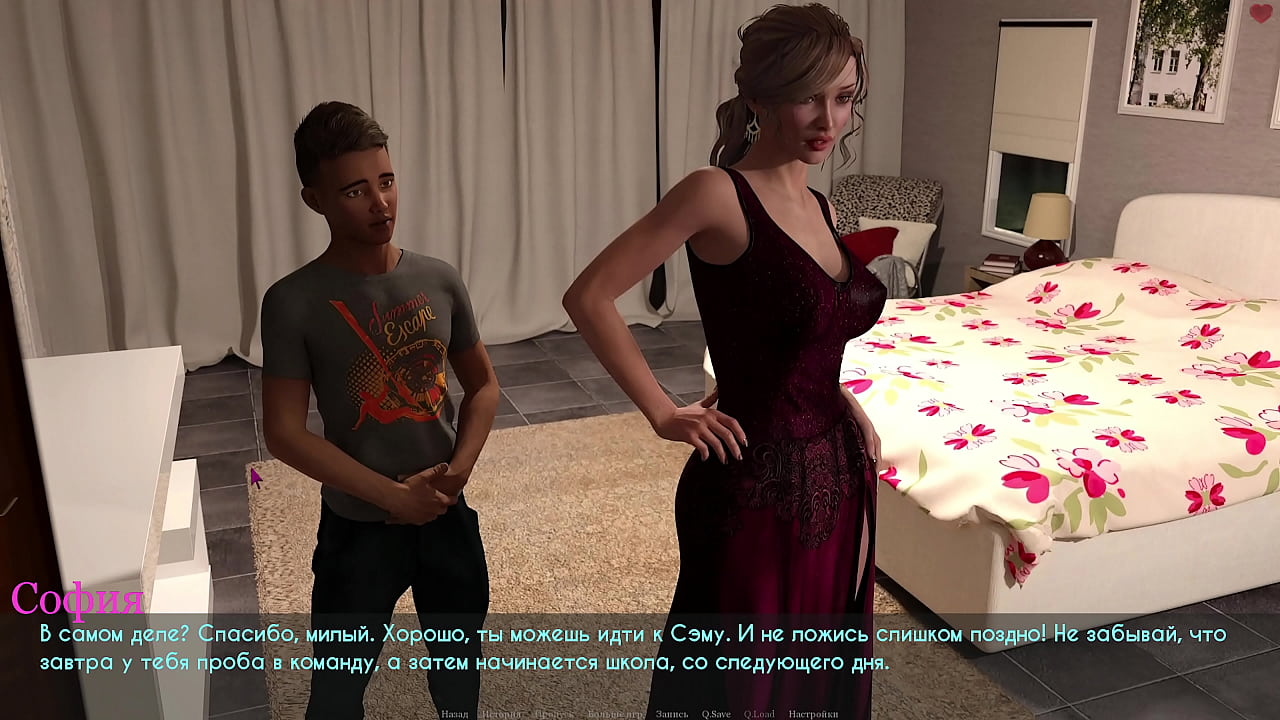The image size is (1280, 720).
Task: Quick save with Q.Save
Action: pos(716,714)
